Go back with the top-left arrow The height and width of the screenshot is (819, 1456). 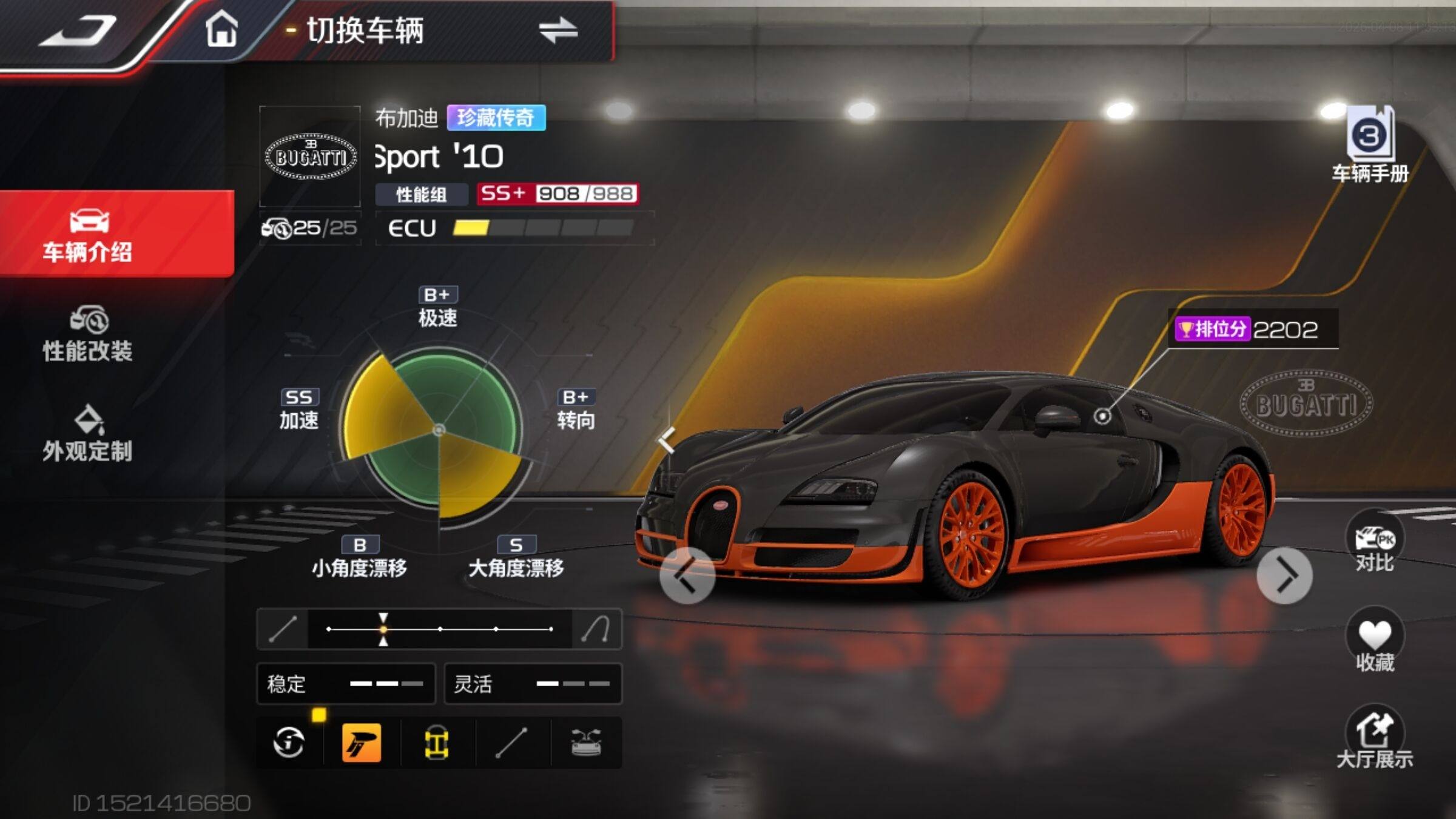click(x=78, y=32)
